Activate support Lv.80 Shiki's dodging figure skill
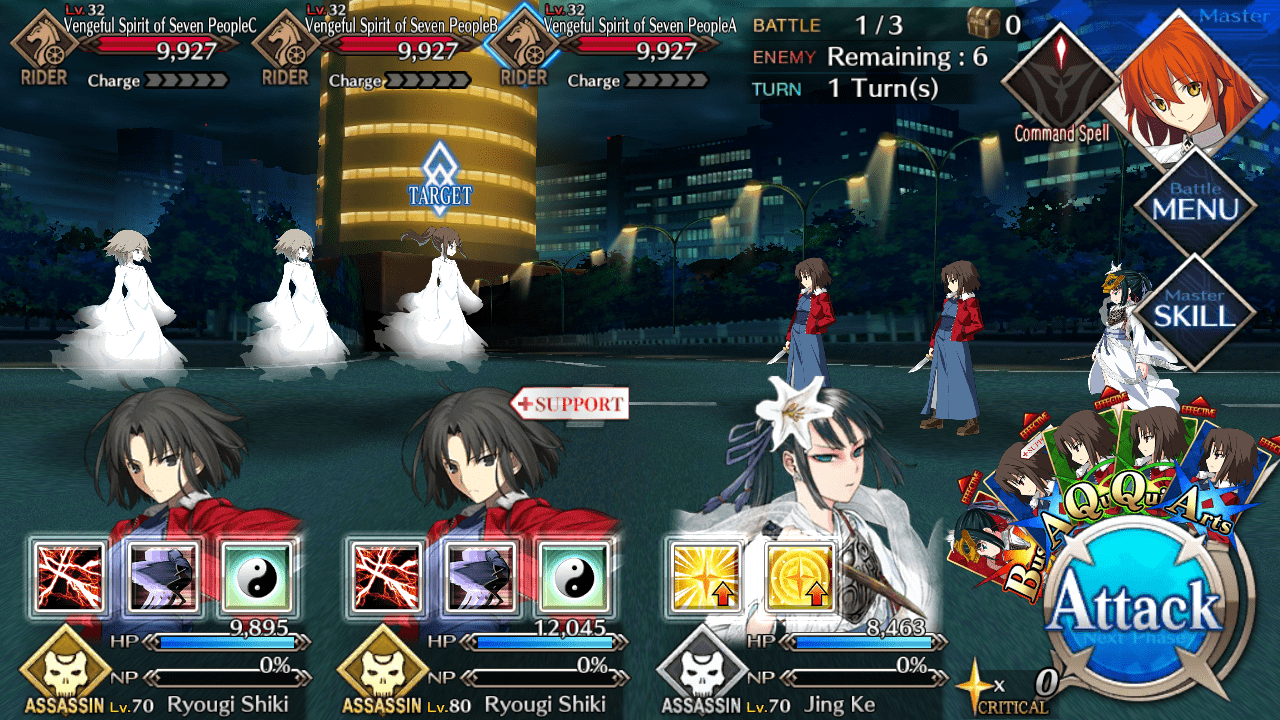This screenshot has width=1280, height=720. (479, 577)
